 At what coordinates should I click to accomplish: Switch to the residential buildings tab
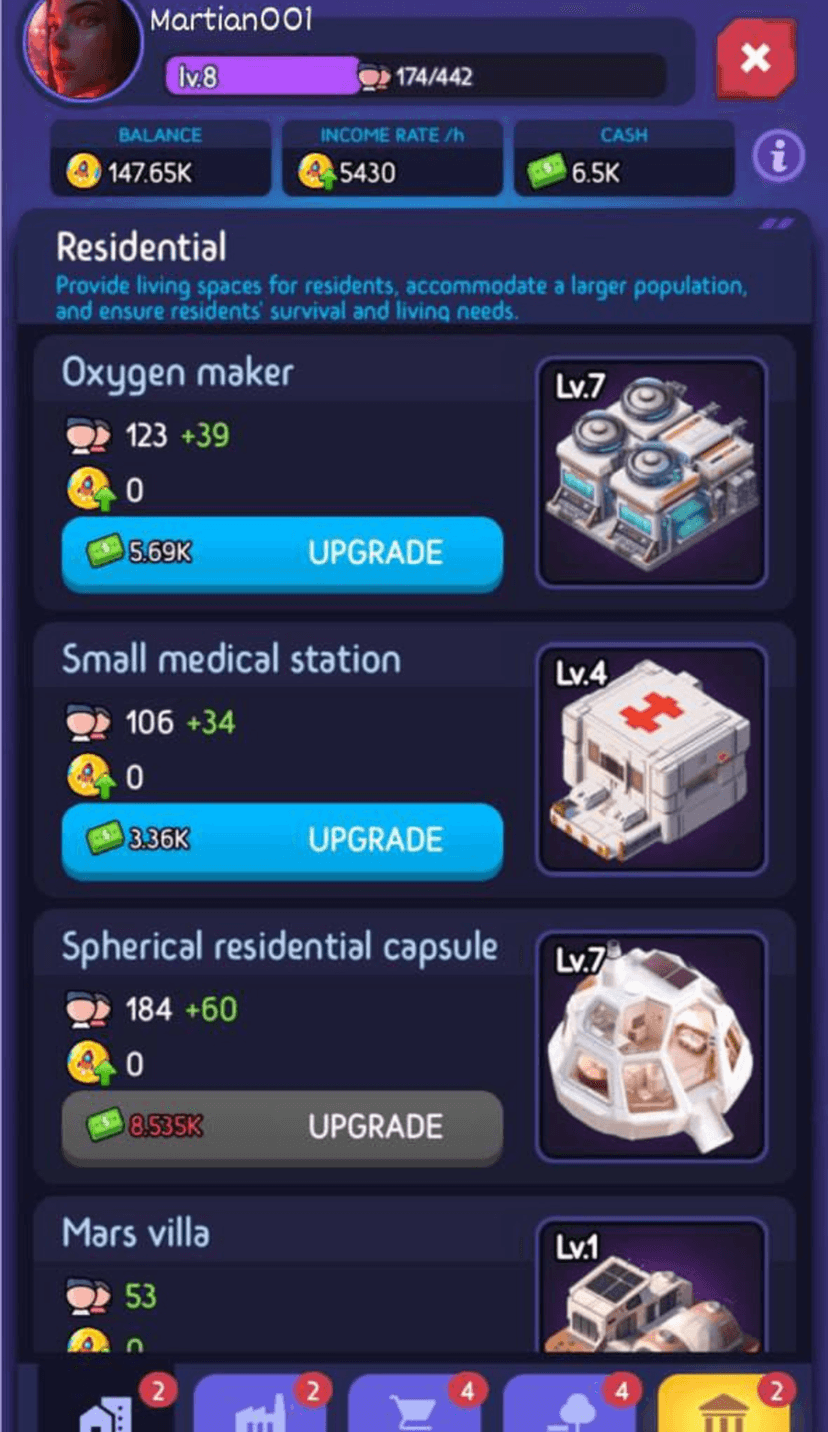107,1405
